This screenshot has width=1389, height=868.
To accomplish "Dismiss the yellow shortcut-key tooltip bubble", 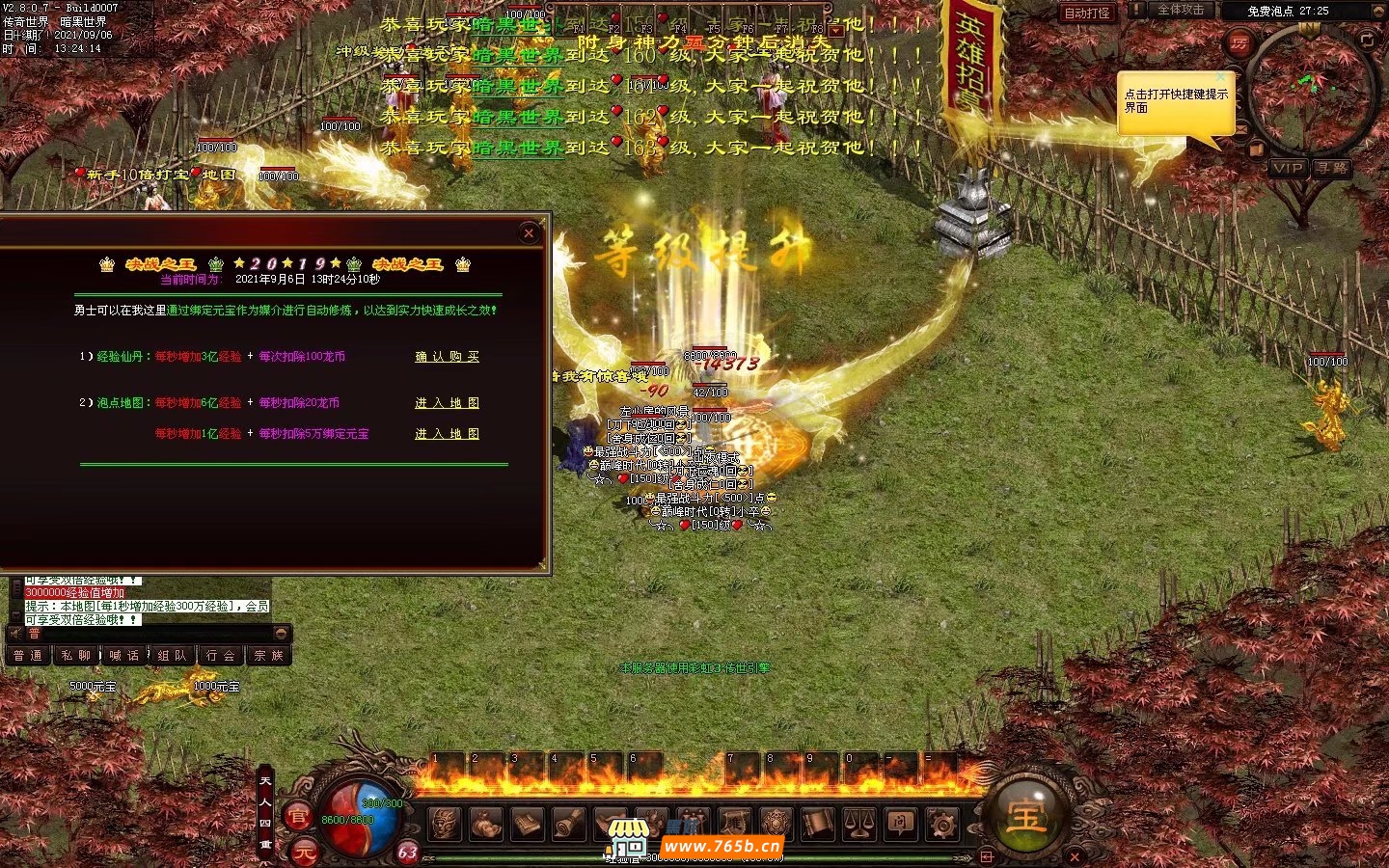I will coord(1221,77).
